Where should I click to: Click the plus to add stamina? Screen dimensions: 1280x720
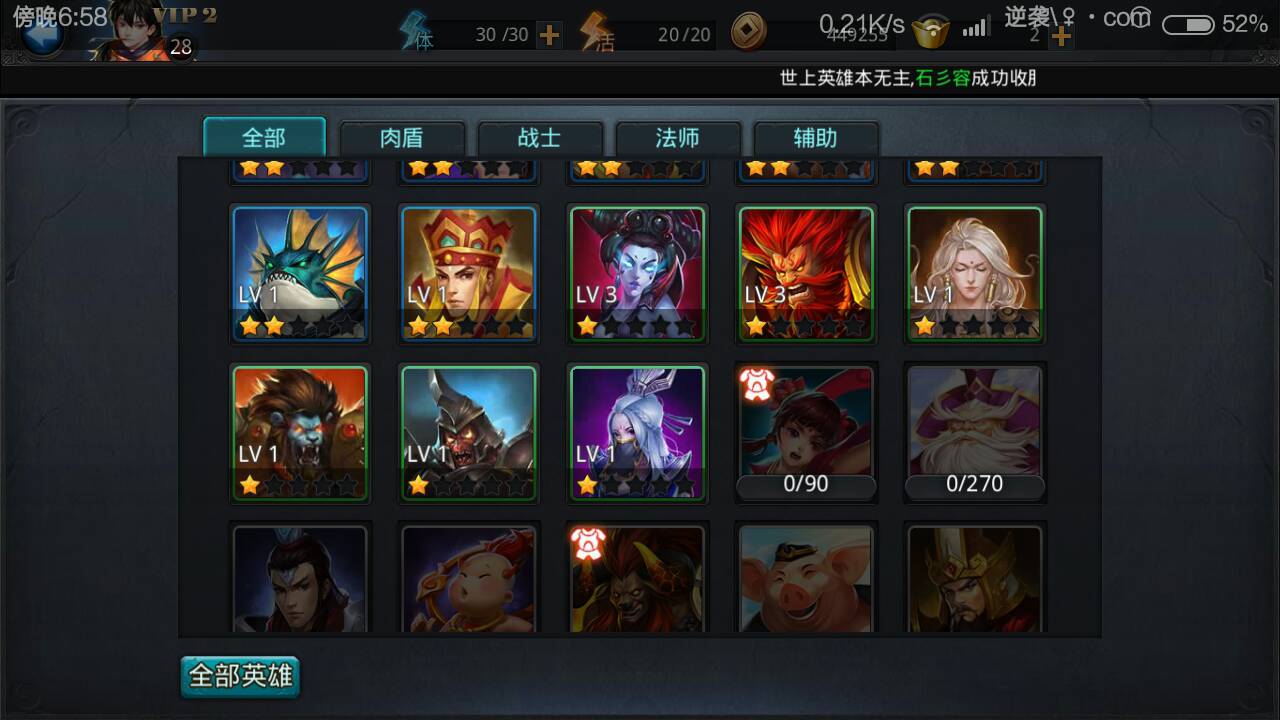point(547,33)
